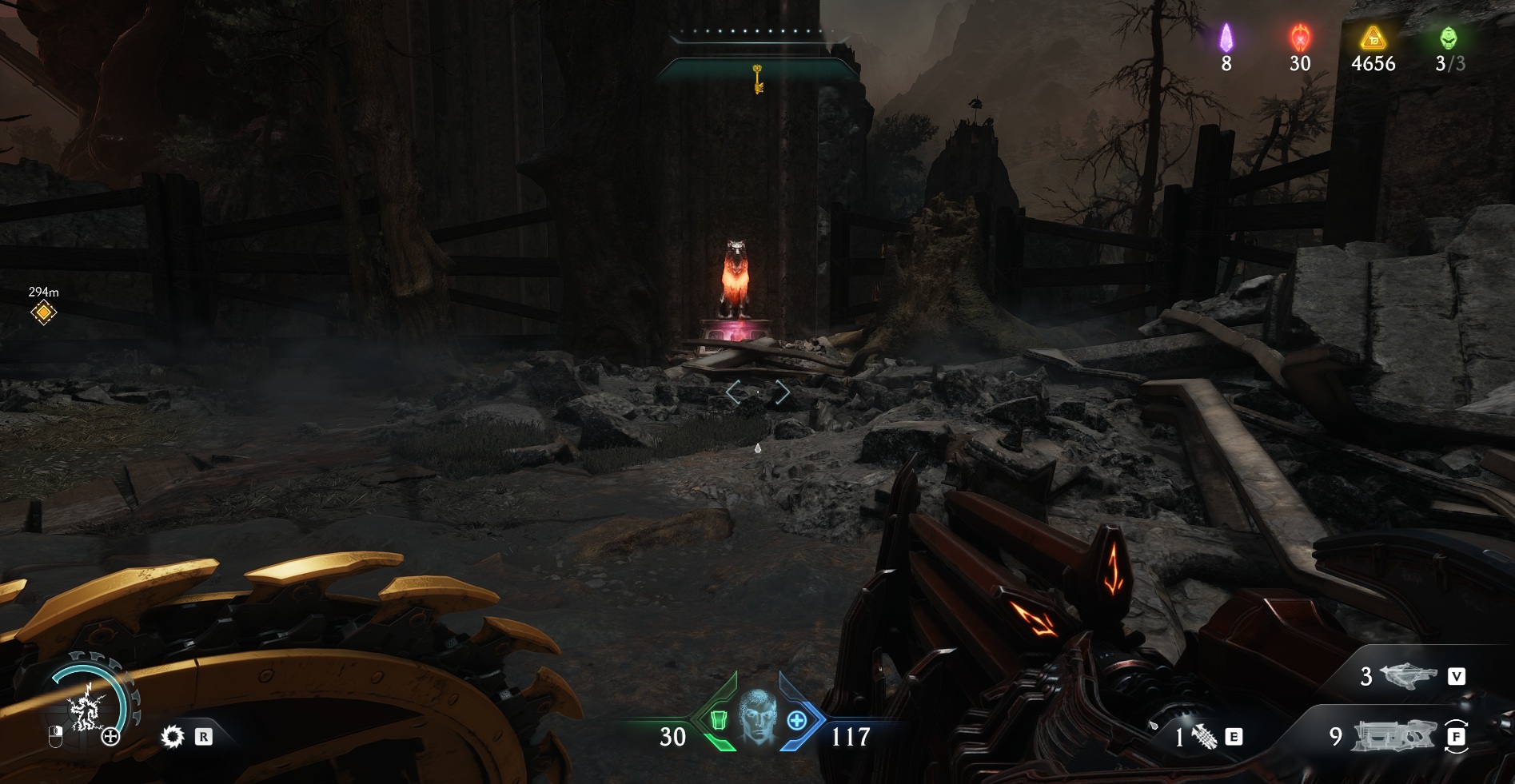The height and width of the screenshot is (784, 1515).
Task: Select the green armor icon
Action: [x=718, y=720]
